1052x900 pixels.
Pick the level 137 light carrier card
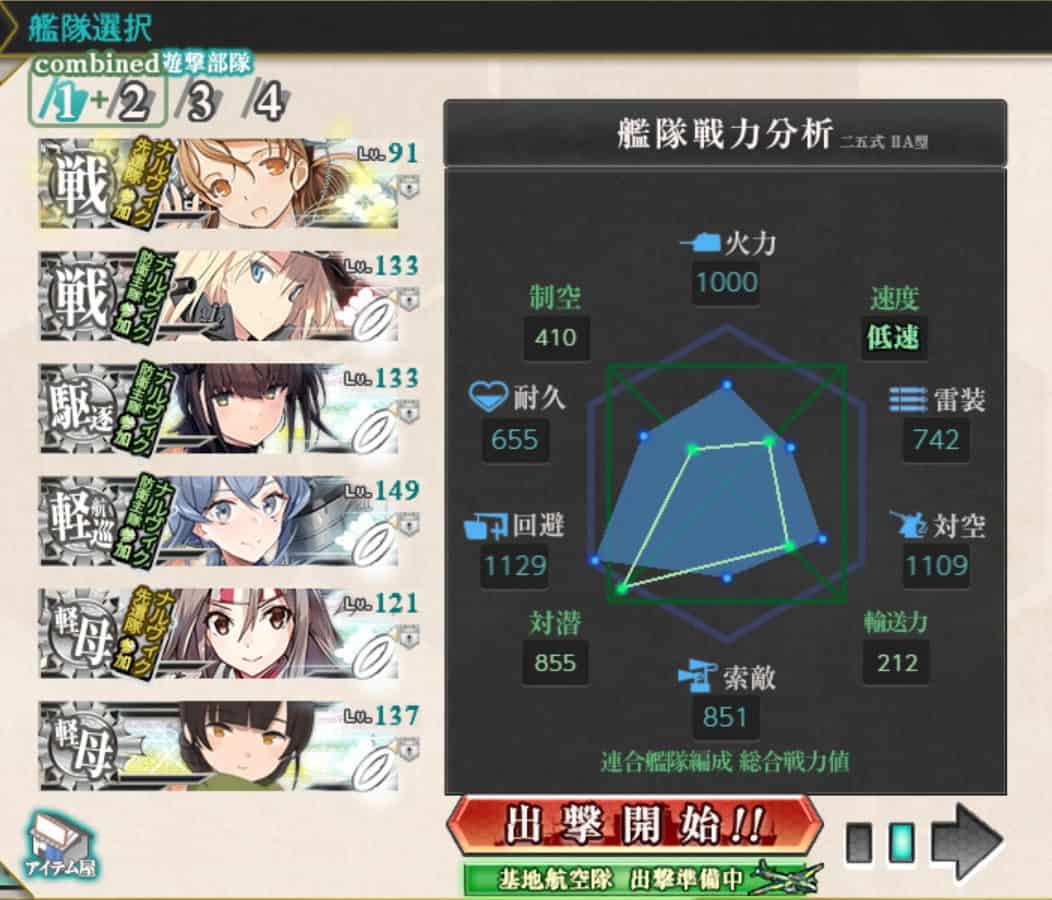[x=228, y=746]
